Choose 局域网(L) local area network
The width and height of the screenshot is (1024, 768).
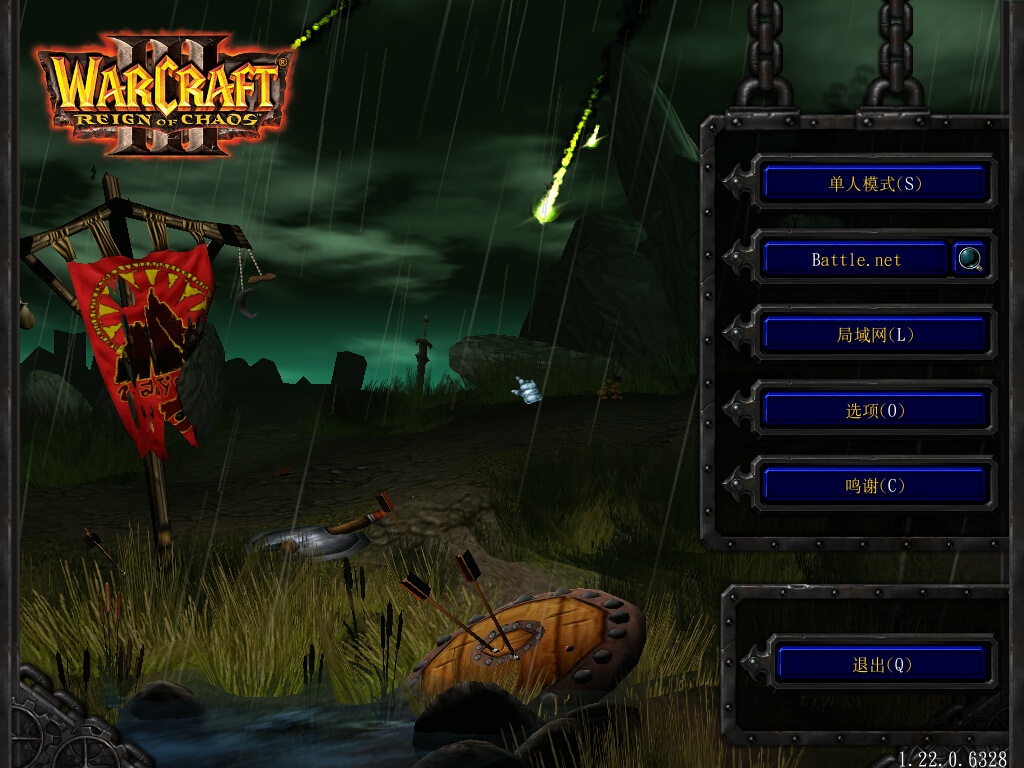[875, 335]
